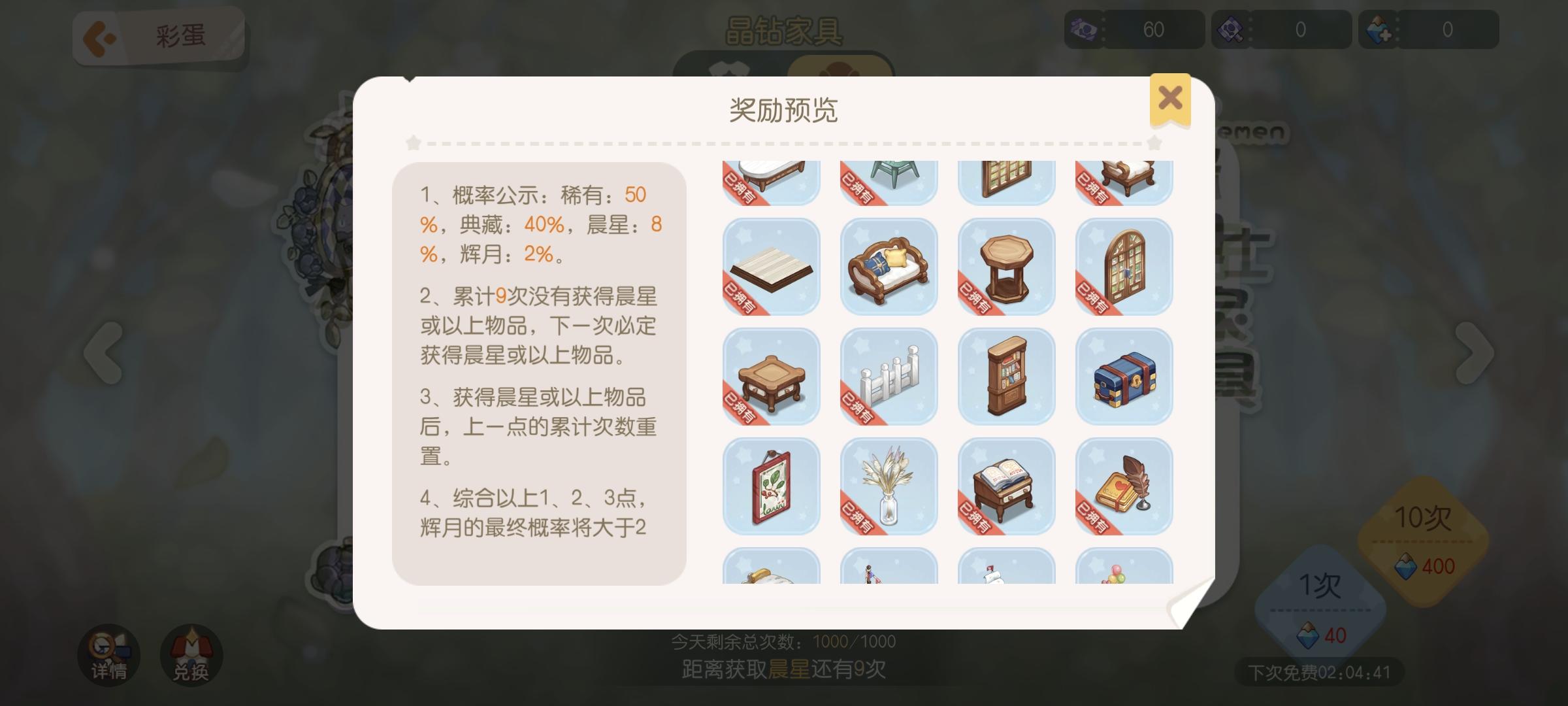Select the botanical painting thumbnail
The image size is (1568, 706).
771,486
